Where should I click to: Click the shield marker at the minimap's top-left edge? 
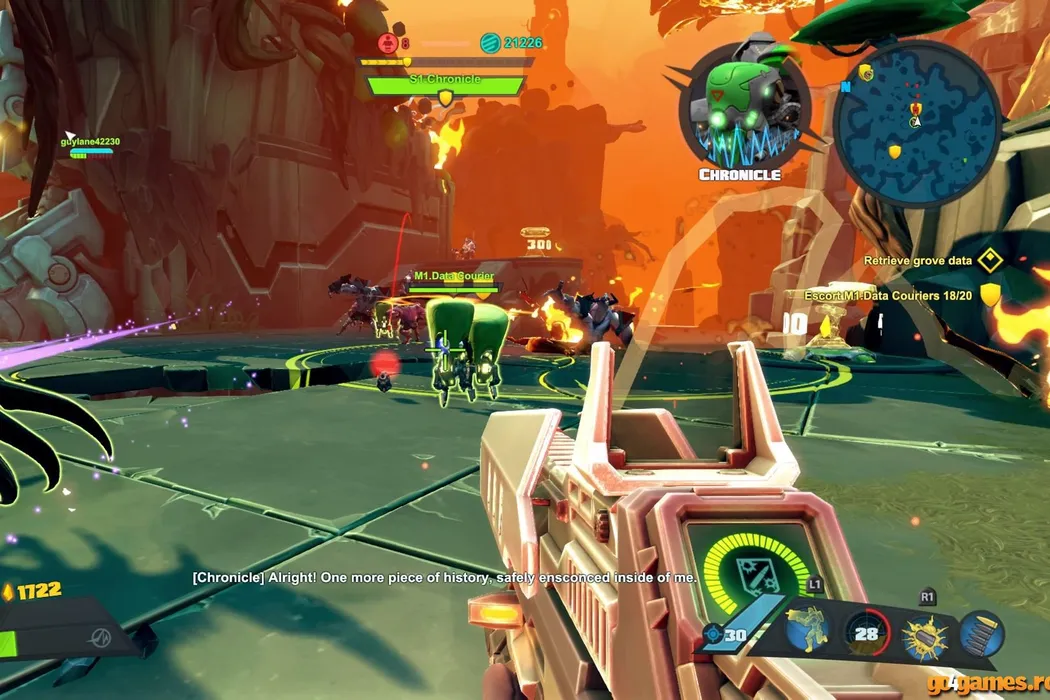pyautogui.click(x=865, y=72)
